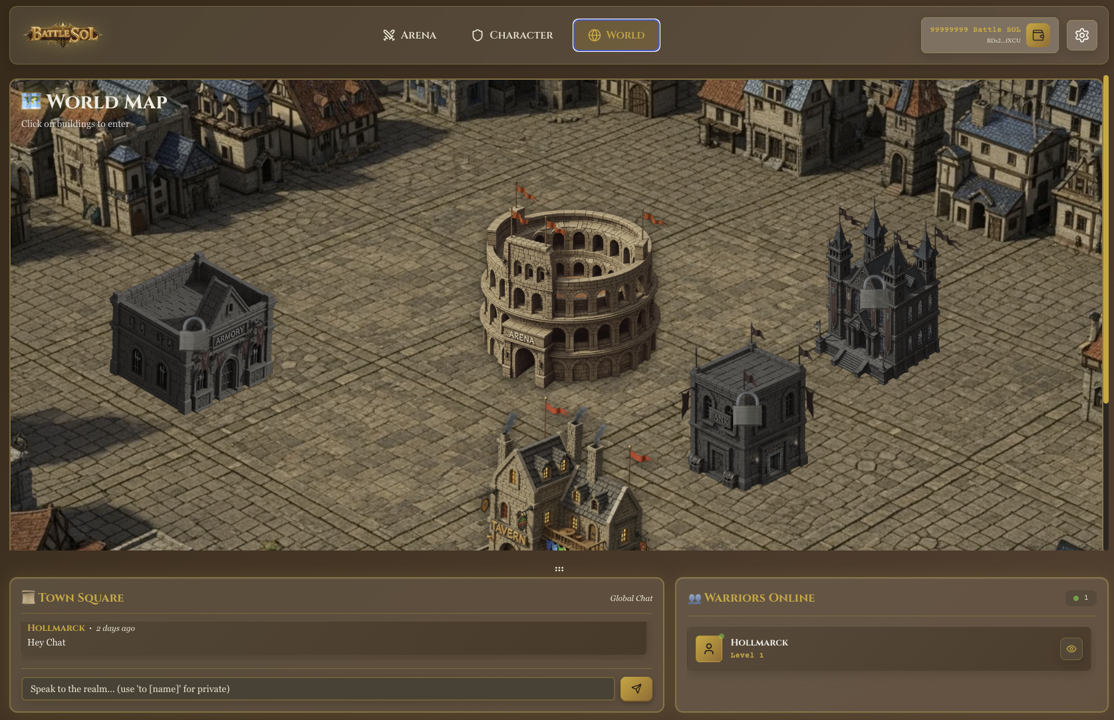Switch to the Character tab
Screen dimensions: 1114x720
(512, 35)
